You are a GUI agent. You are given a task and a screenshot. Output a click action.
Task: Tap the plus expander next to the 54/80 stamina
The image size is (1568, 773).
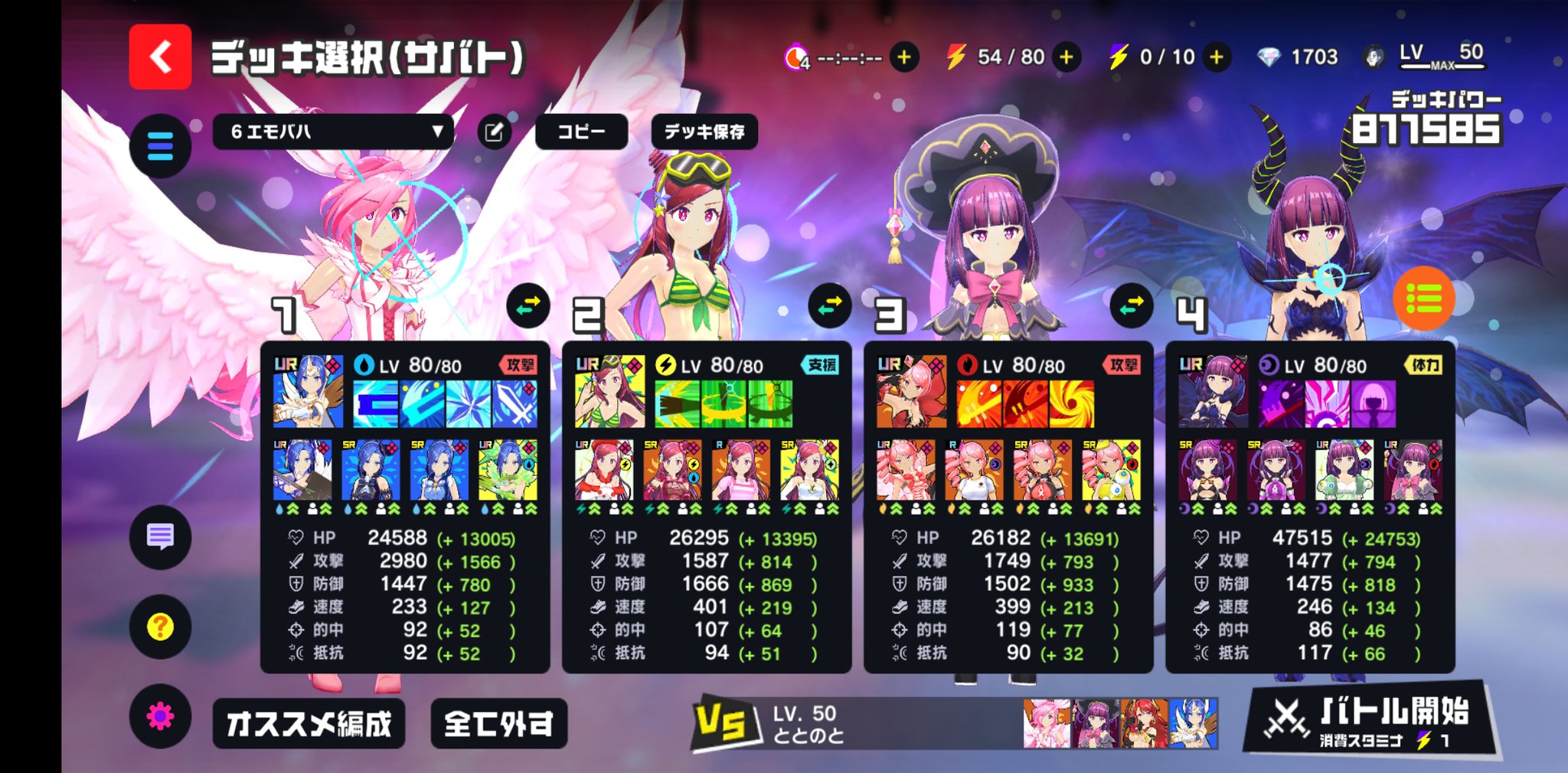1064,56
